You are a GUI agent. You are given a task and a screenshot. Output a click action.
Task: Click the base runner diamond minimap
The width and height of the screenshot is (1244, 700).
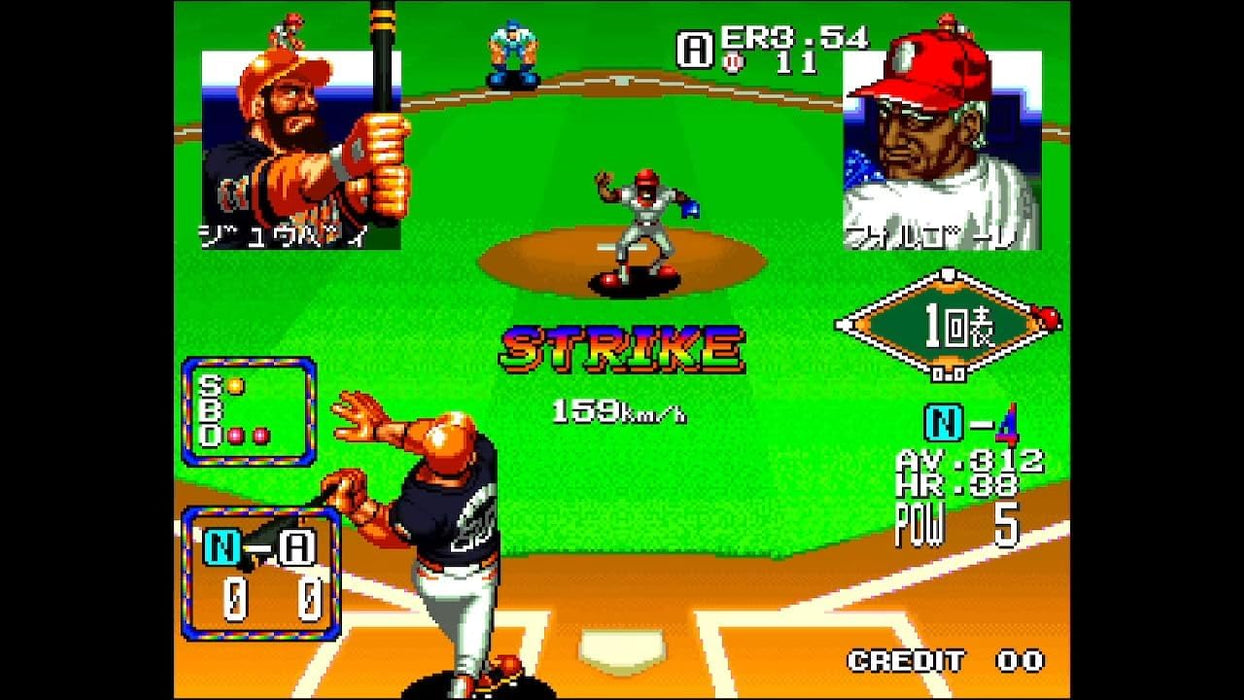tap(947, 324)
